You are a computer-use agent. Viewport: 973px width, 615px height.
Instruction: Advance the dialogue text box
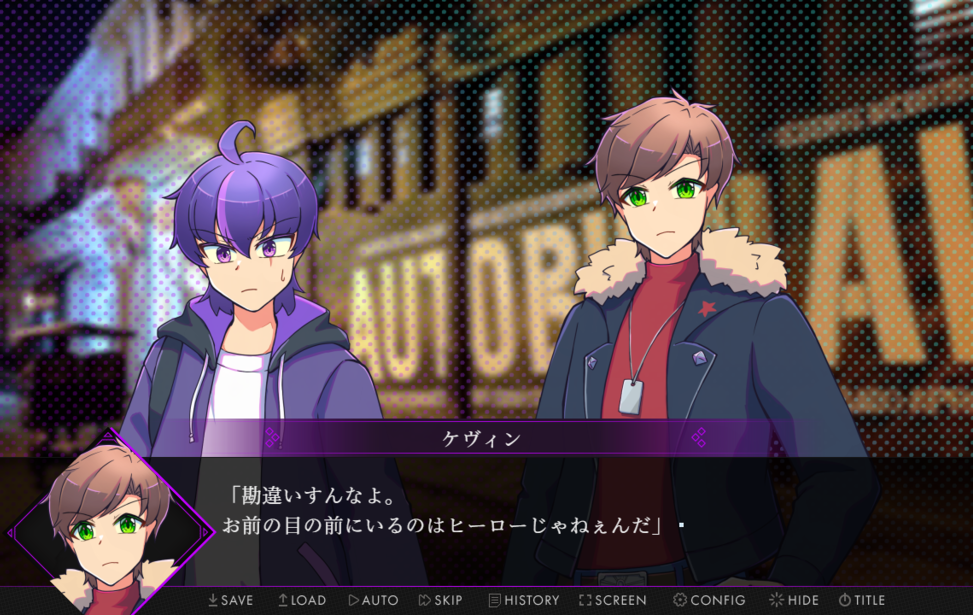click(560, 510)
